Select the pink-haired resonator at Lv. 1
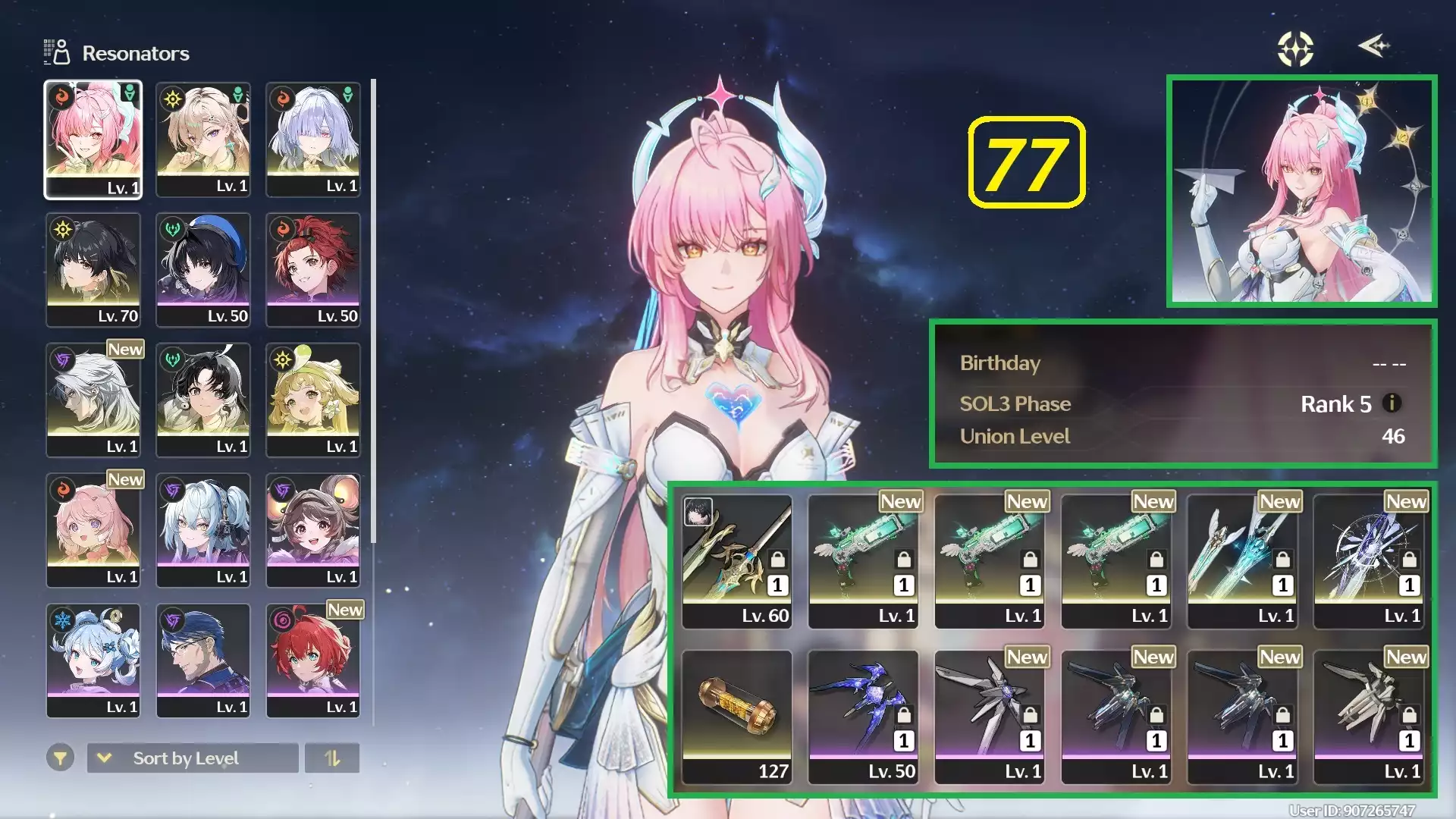Screen dimensions: 1456x819 93,140
